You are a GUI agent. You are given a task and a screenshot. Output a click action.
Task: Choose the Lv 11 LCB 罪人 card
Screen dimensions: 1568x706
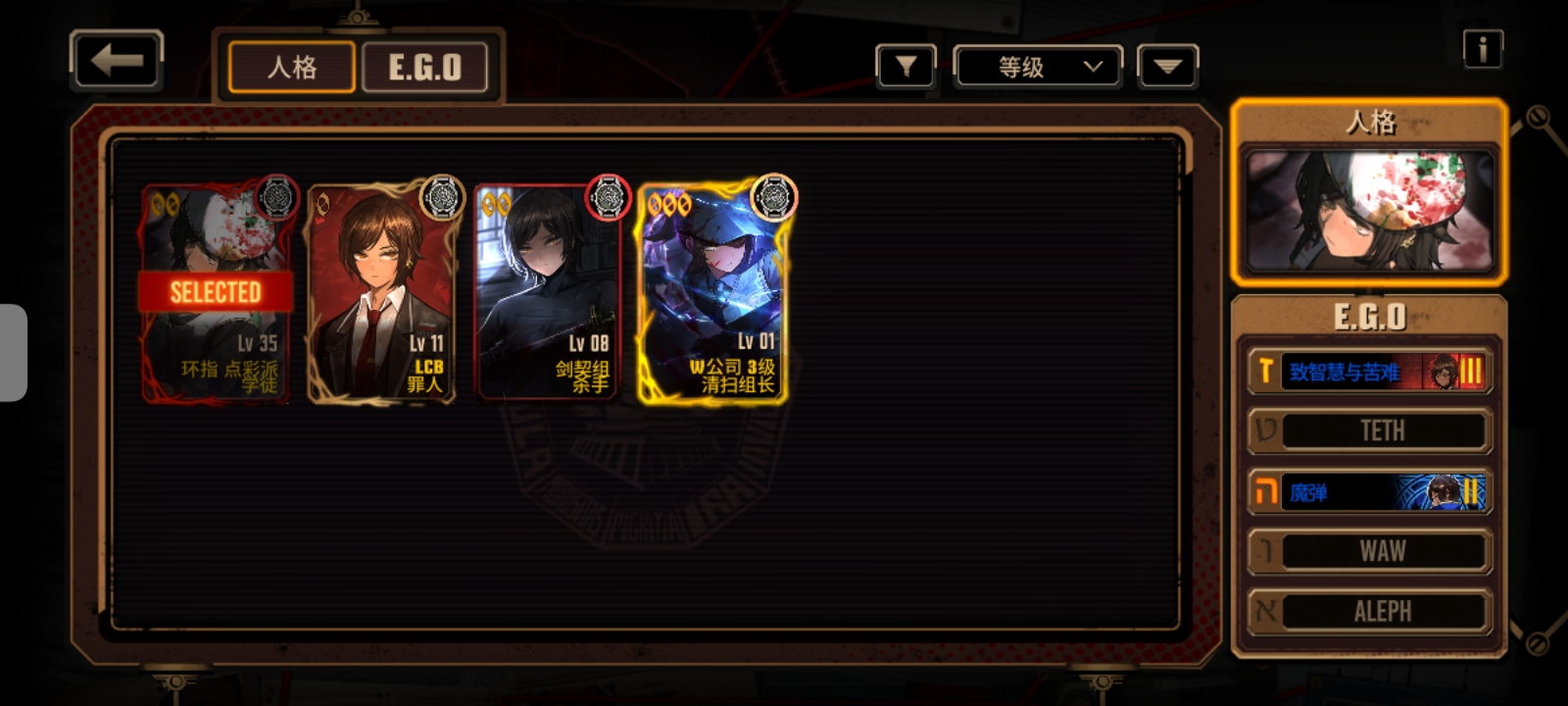click(x=381, y=294)
